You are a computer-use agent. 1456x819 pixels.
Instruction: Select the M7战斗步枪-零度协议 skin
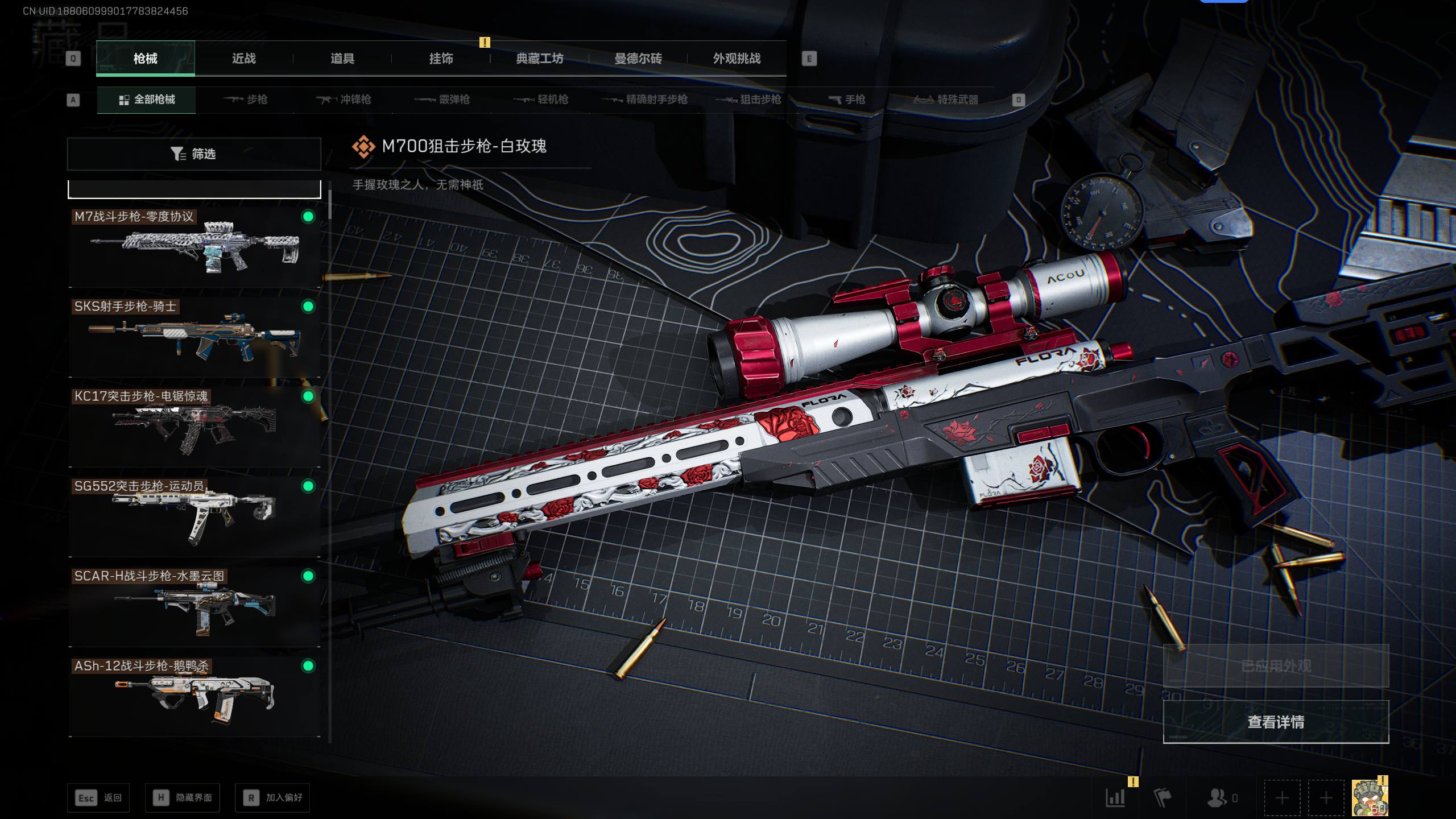tap(194, 247)
